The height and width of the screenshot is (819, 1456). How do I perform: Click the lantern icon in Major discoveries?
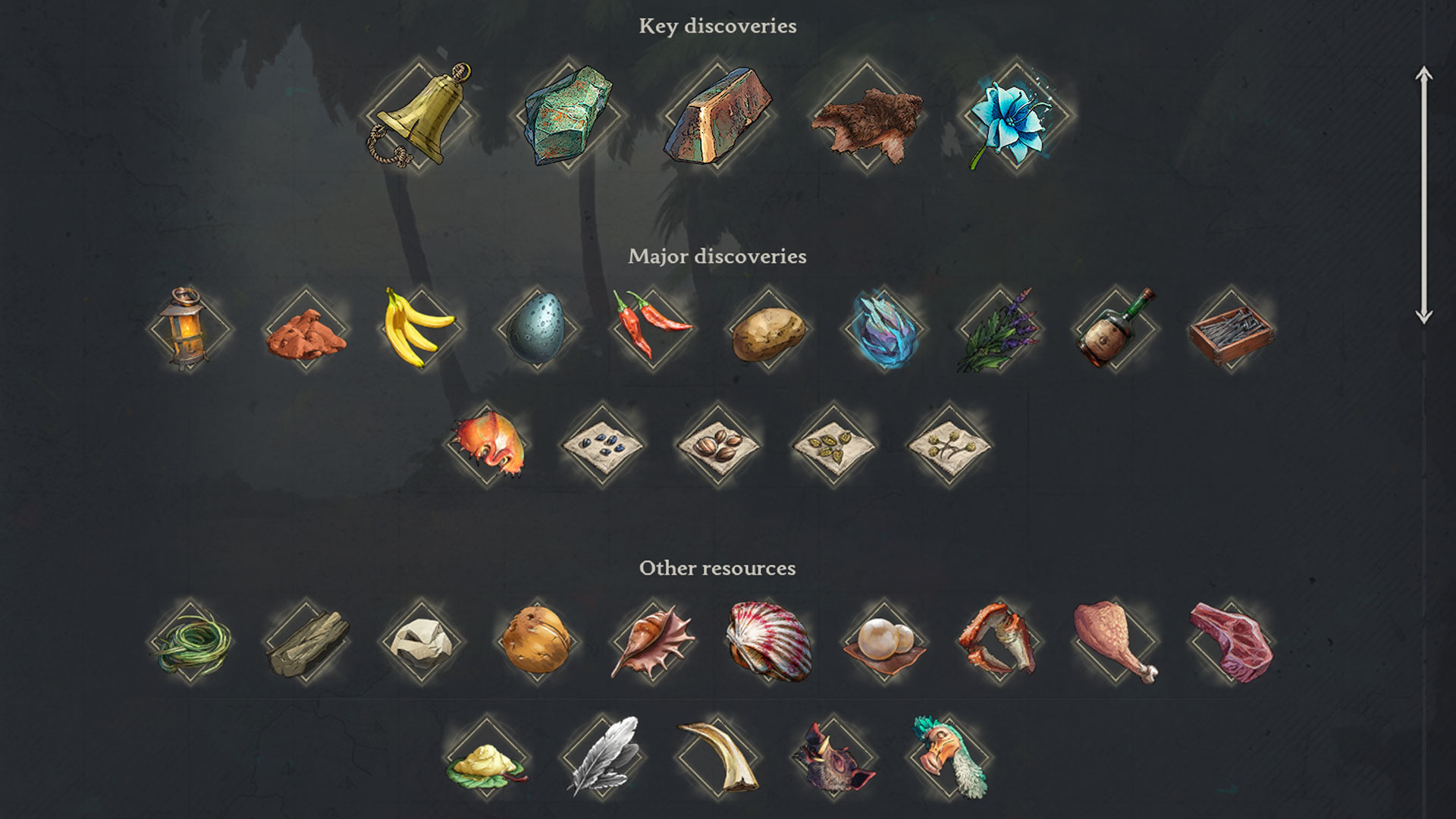pyautogui.click(x=182, y=332)
